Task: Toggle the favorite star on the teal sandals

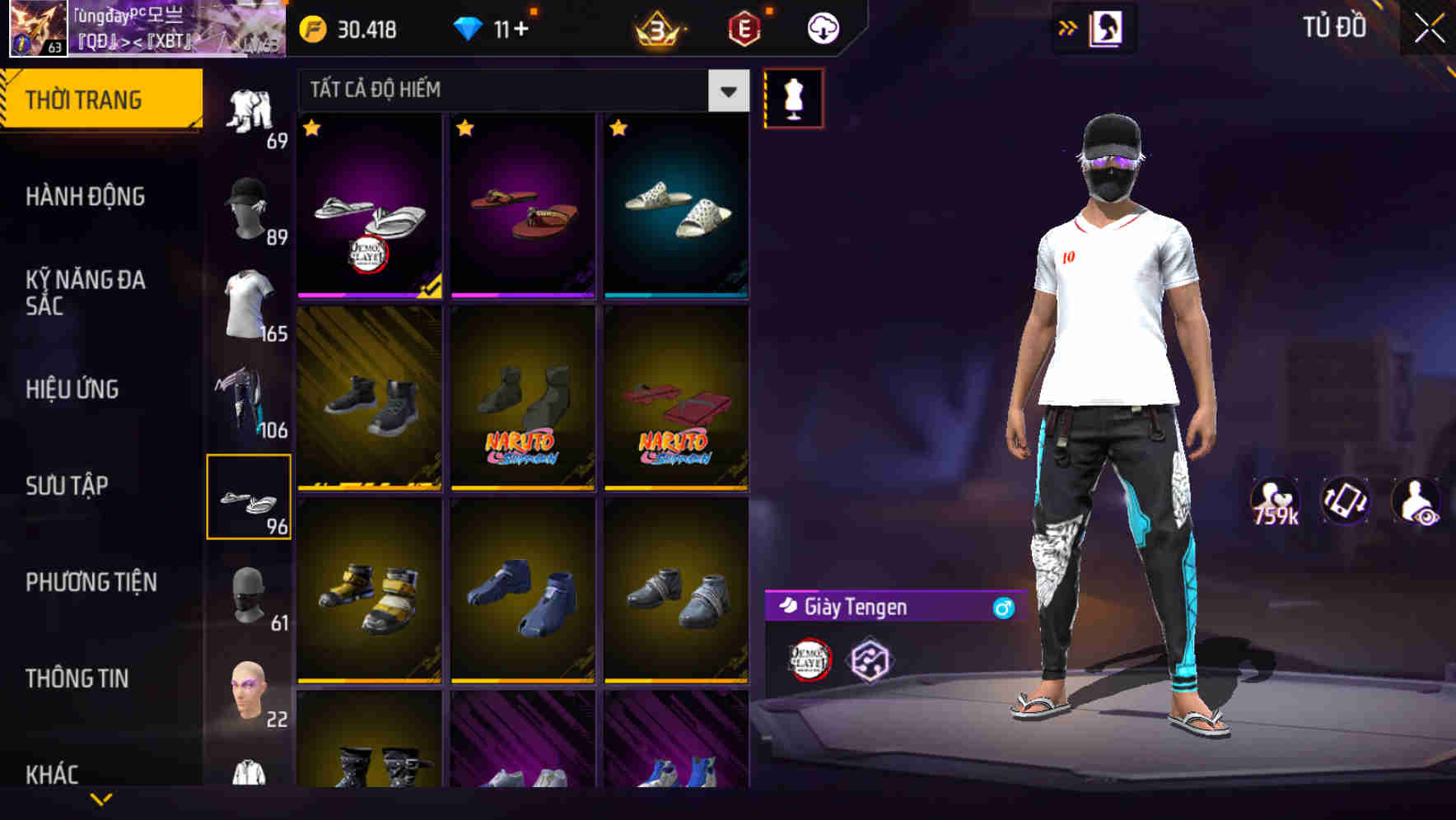Action: (619, 128)
